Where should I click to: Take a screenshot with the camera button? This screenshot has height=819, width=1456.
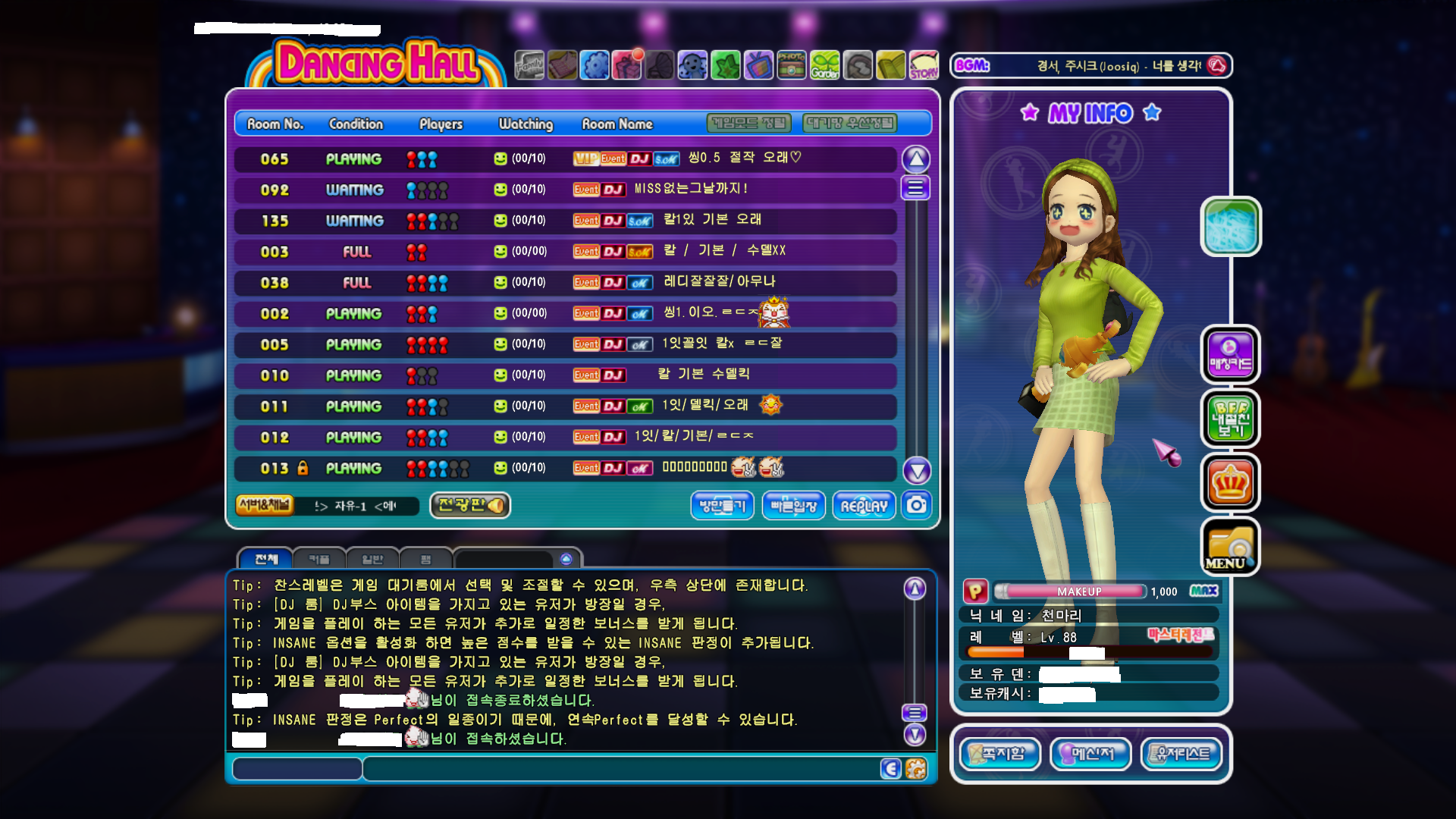tap(917, 505)
